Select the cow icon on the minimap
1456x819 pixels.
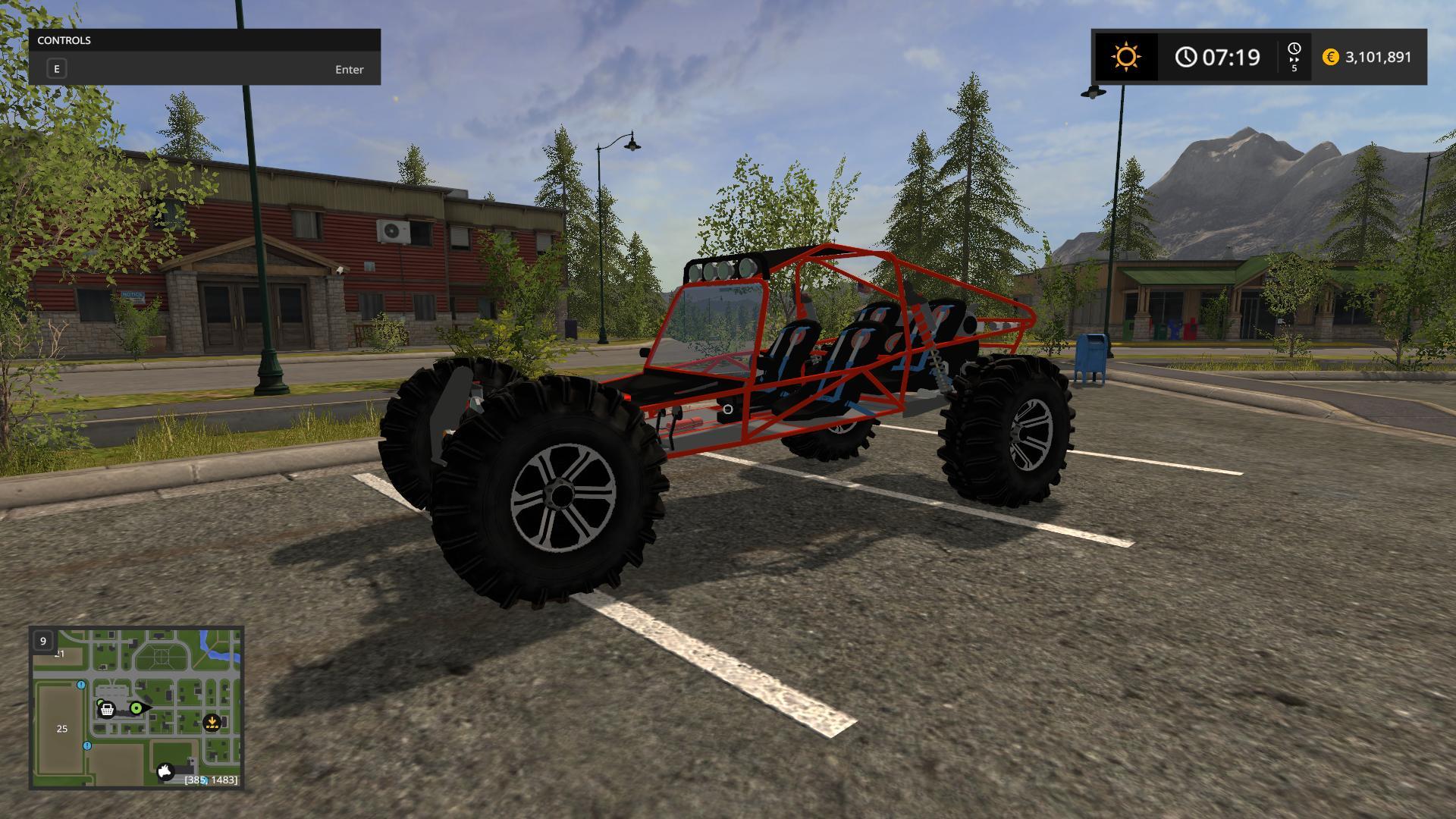165,772
